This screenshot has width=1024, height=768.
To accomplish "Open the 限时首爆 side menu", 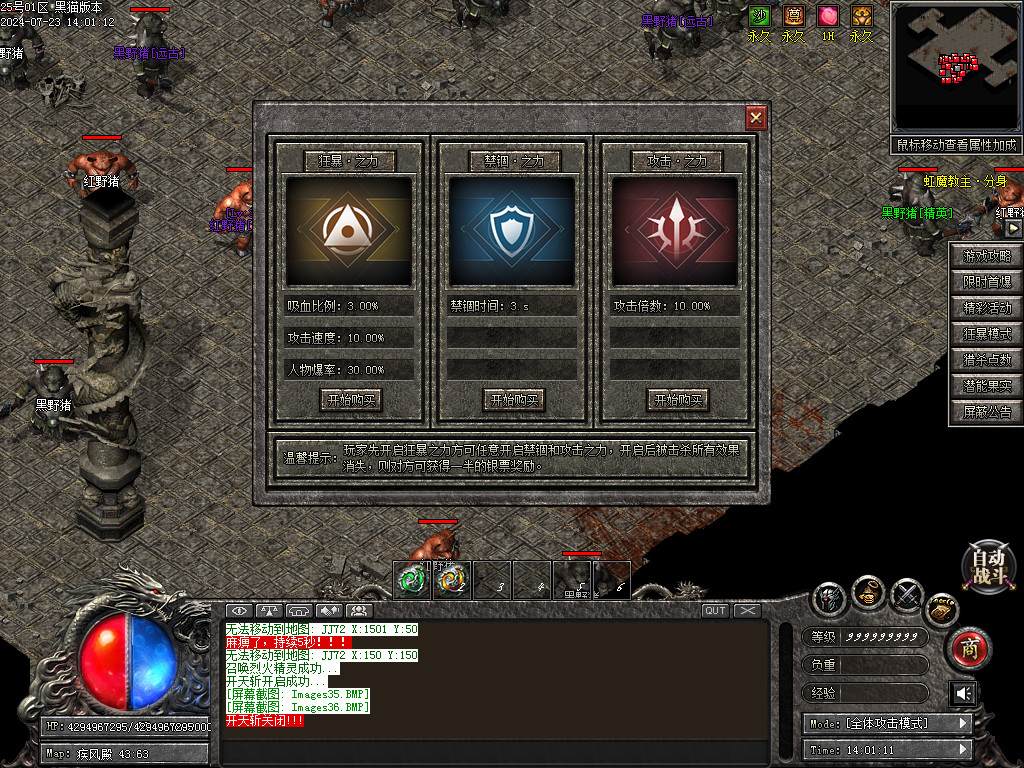I will pos(986,282).
